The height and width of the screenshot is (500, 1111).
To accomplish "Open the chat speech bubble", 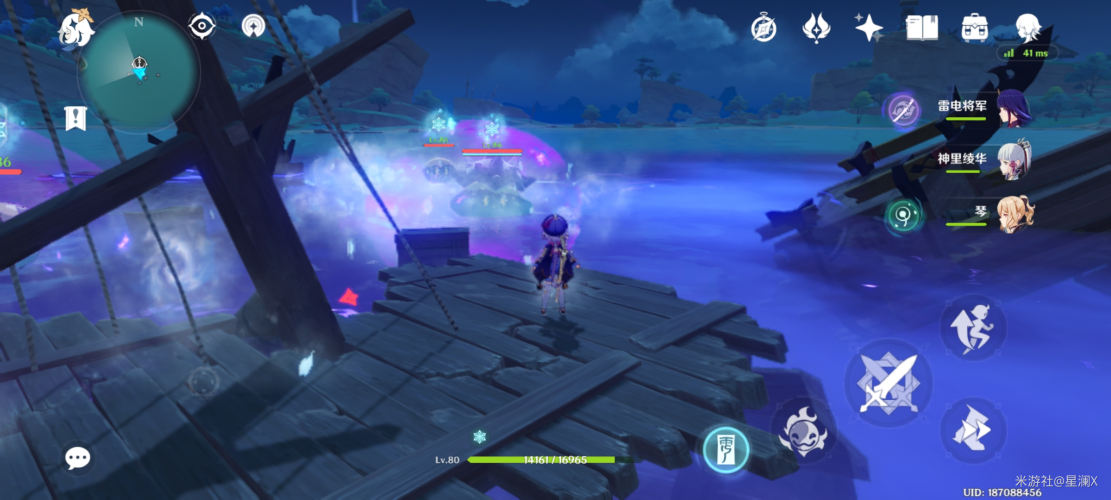I will coord(77,458).
